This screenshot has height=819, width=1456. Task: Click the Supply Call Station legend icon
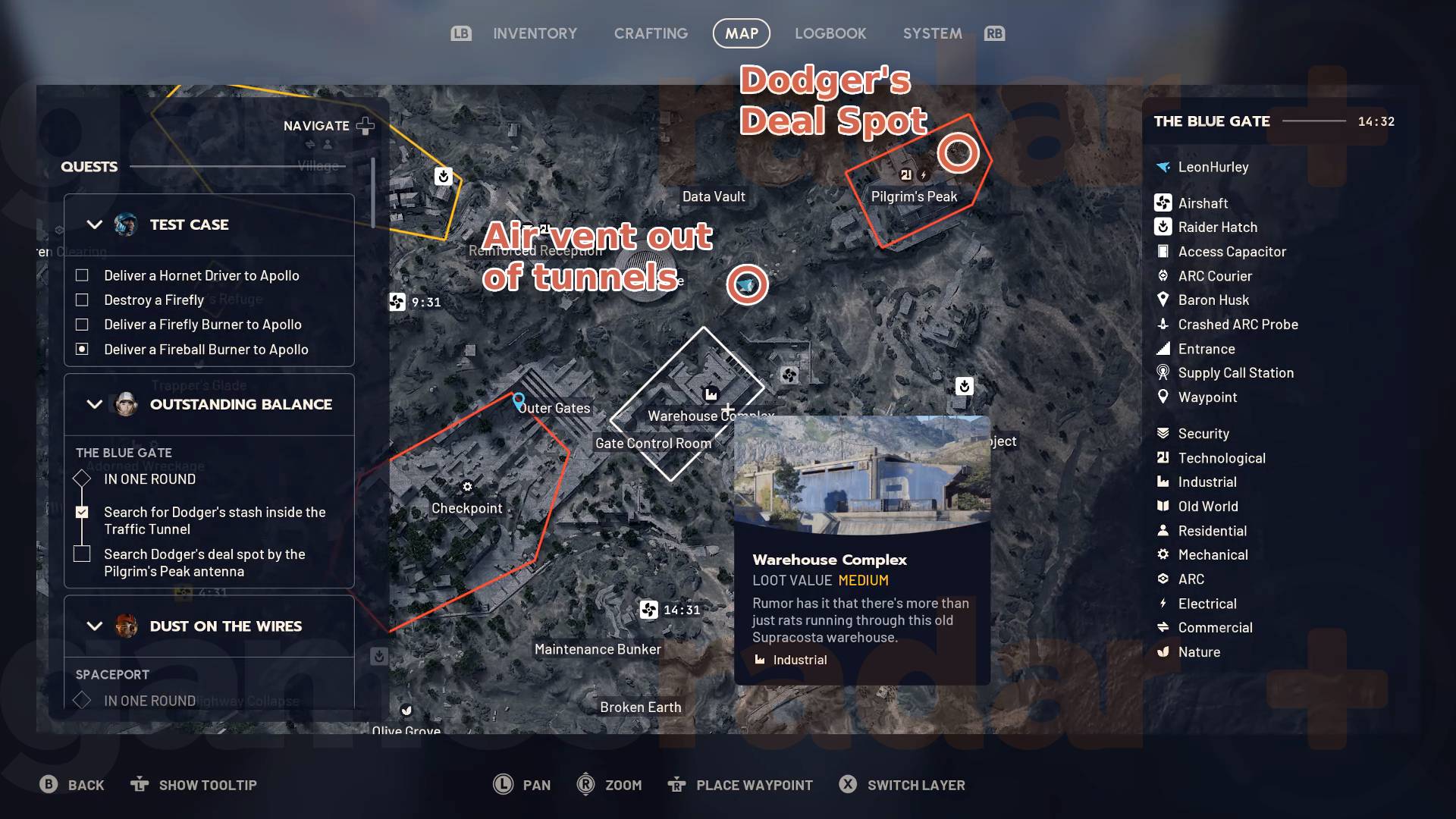[1163, 372]
